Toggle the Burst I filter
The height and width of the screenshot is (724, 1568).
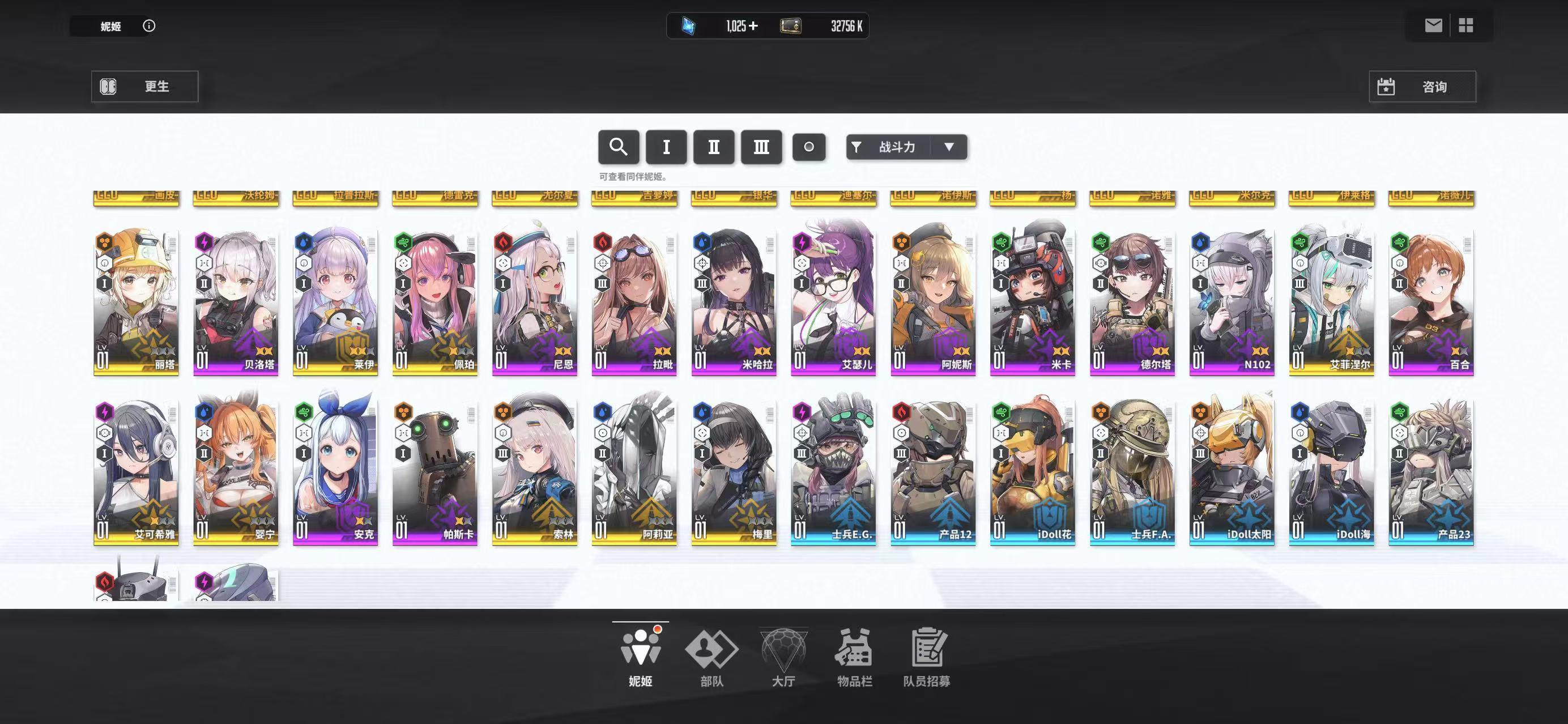[x=666, y=147]
